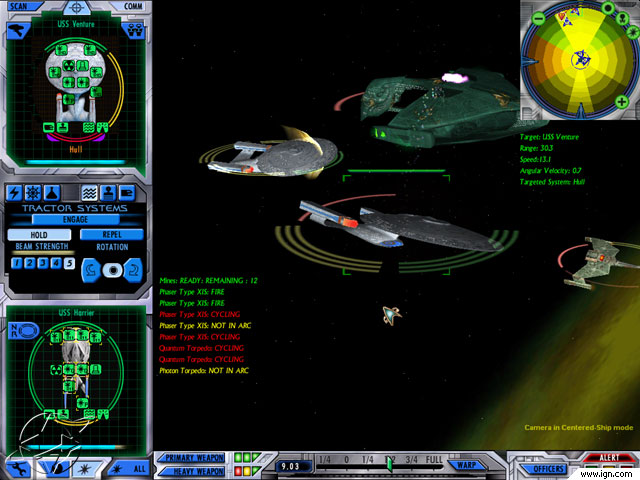Switch to the tractor waves tab
Screen dimensions: 640x480
[89, 193]
